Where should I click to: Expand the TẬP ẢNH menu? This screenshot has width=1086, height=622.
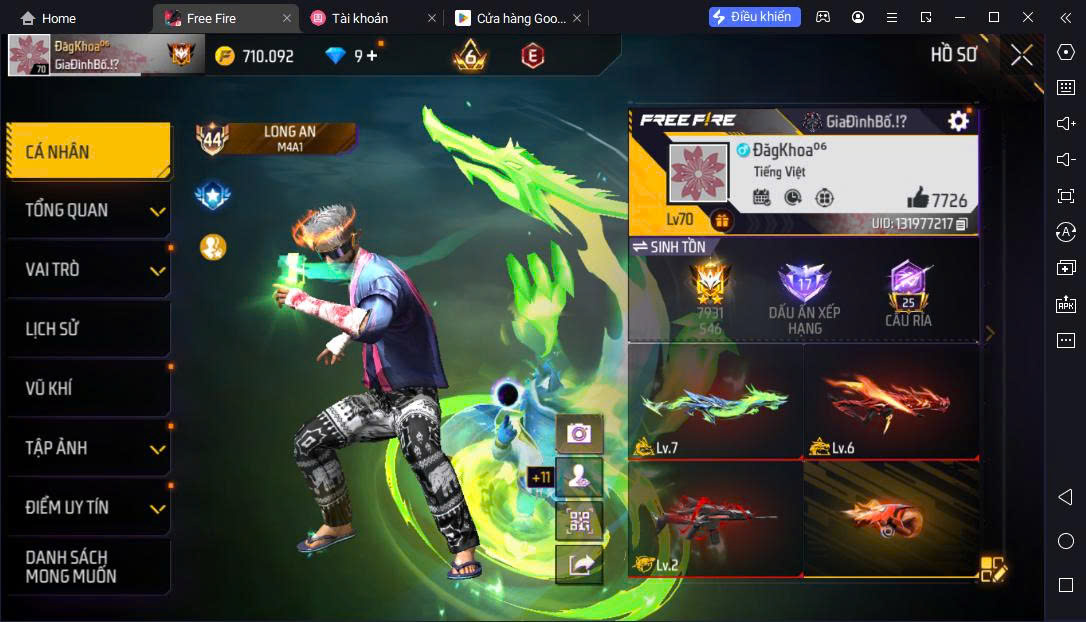tap(88, 448)
